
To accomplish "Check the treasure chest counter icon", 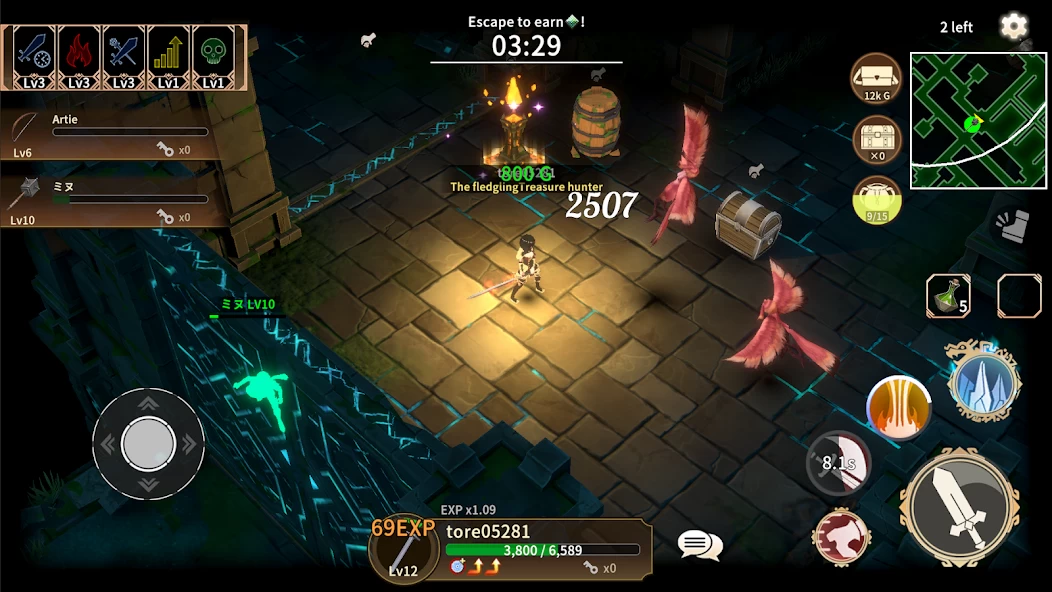I will point(877,140).
